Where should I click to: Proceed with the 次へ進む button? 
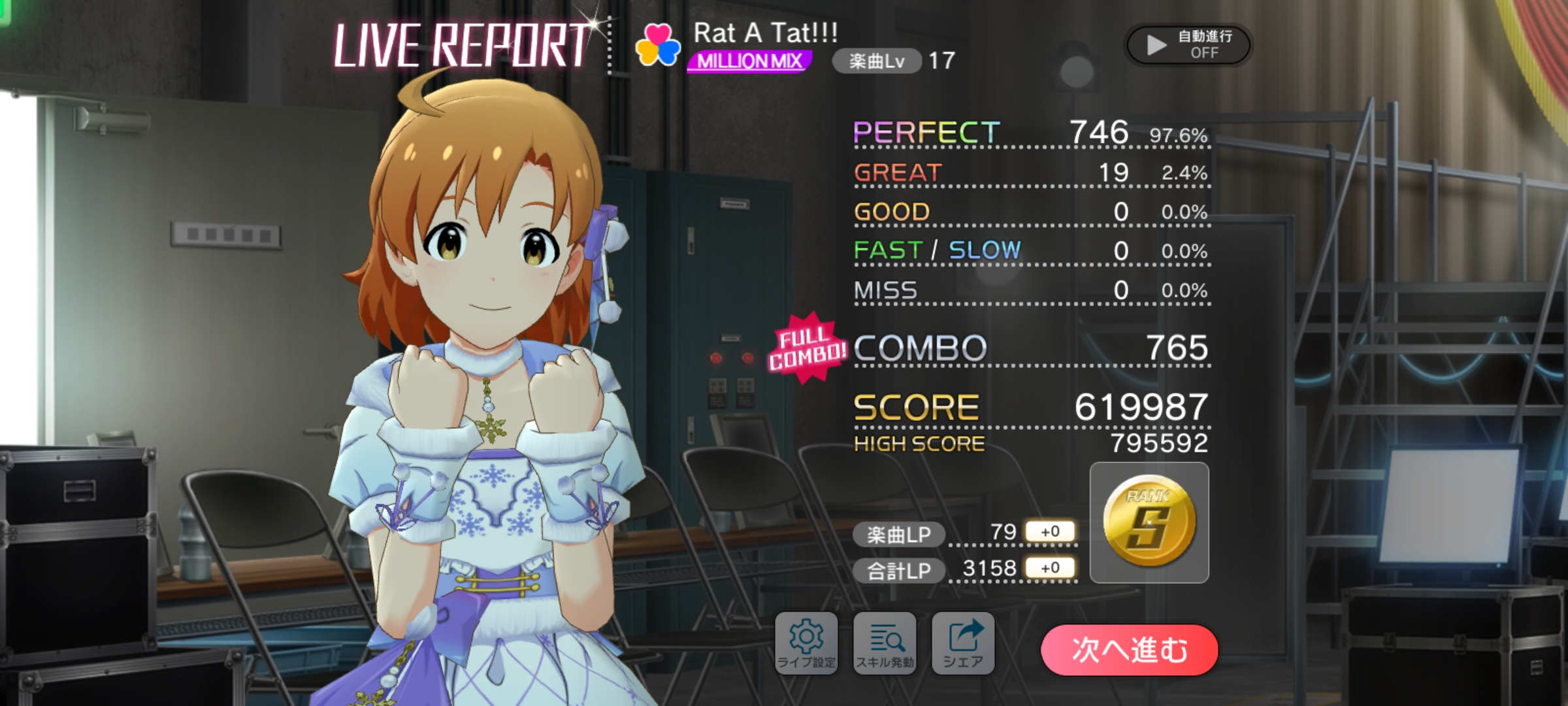[x=1129, y=650]
